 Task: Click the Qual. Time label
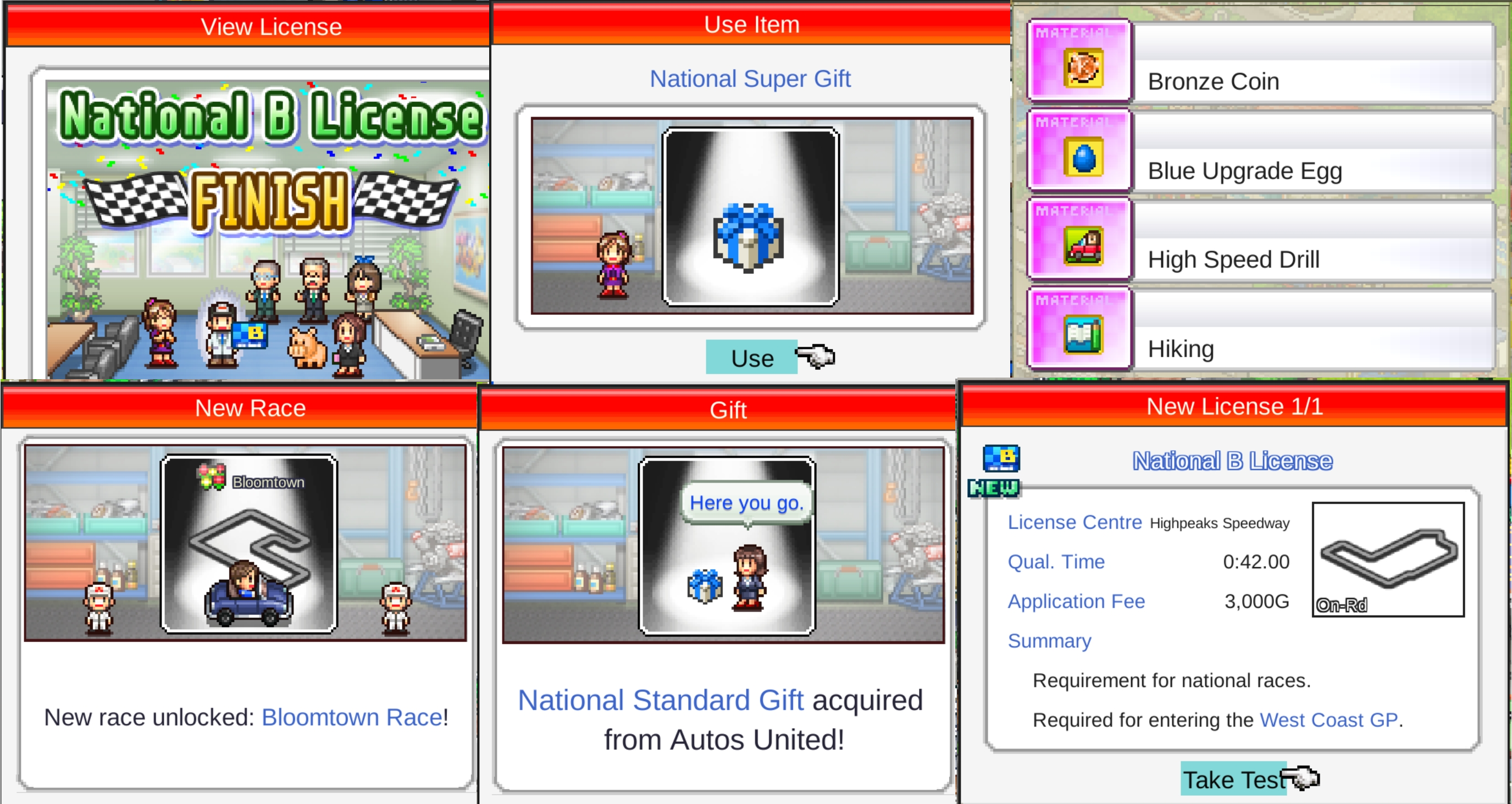(1056, 562)
